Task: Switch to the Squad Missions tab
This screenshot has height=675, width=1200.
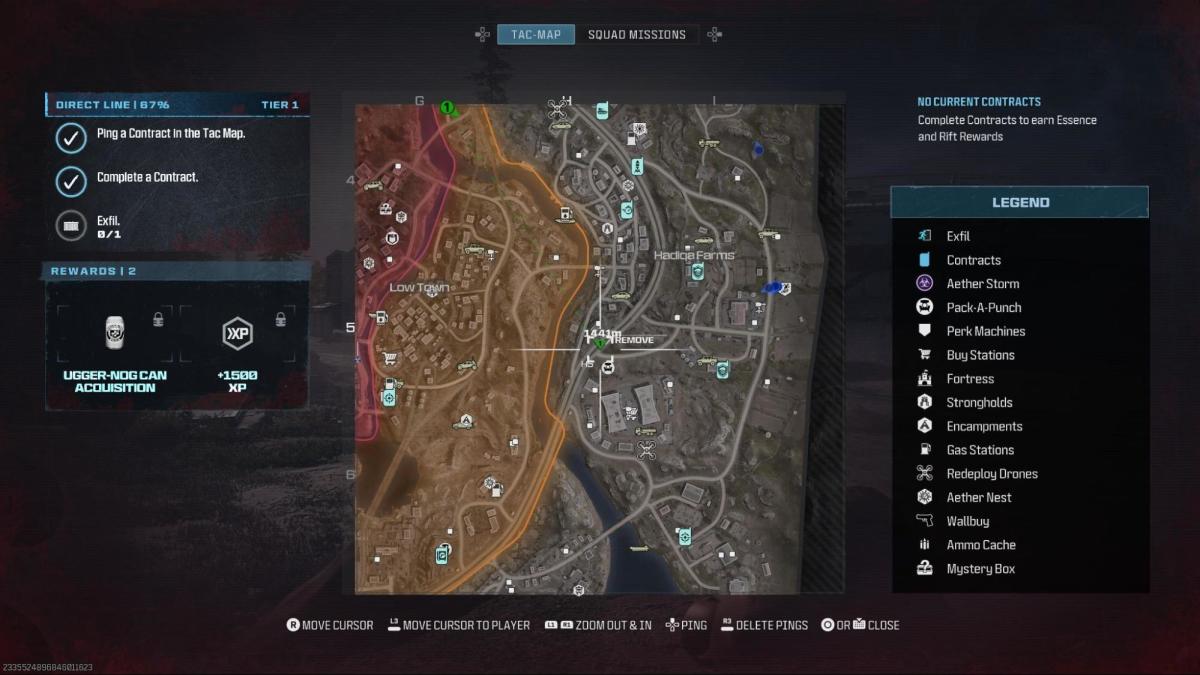Action: [636, 34]
